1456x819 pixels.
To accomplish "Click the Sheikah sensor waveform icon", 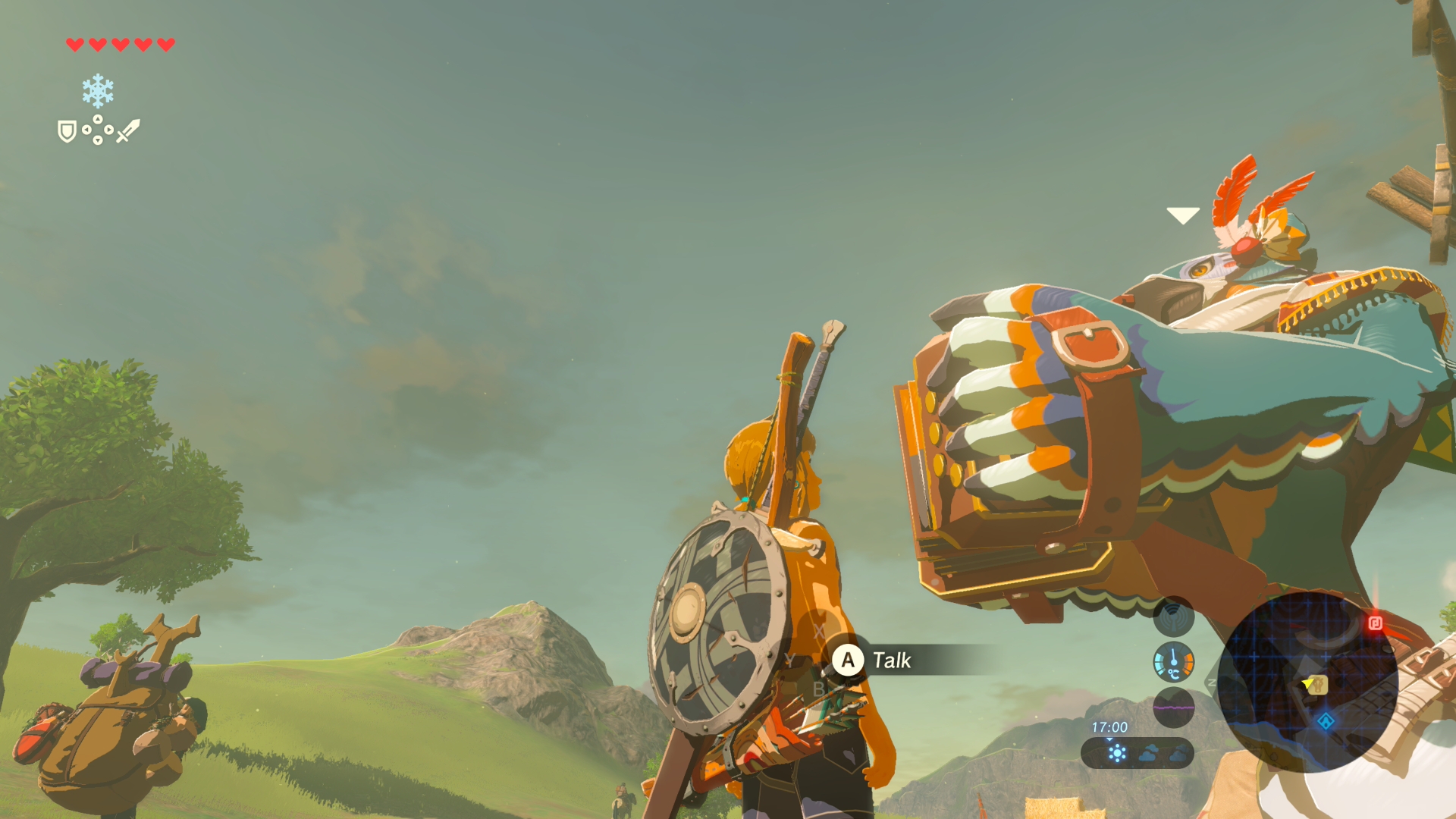I will coord(1173,616).
